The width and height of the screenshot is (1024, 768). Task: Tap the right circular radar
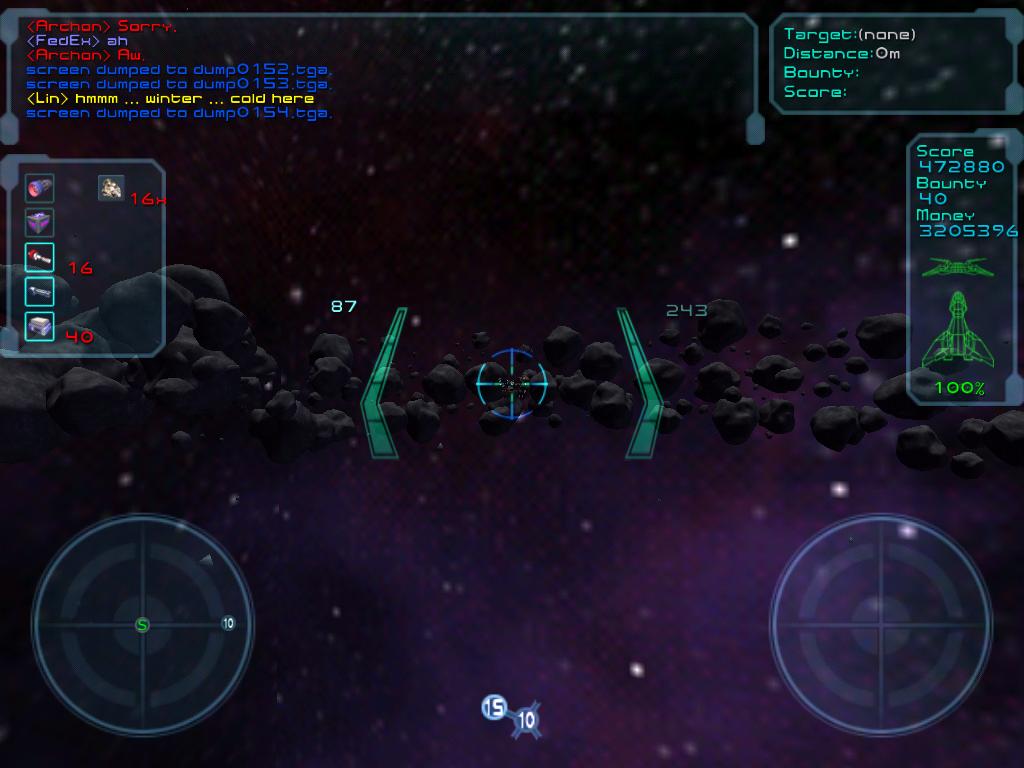(x=880, y=624)
